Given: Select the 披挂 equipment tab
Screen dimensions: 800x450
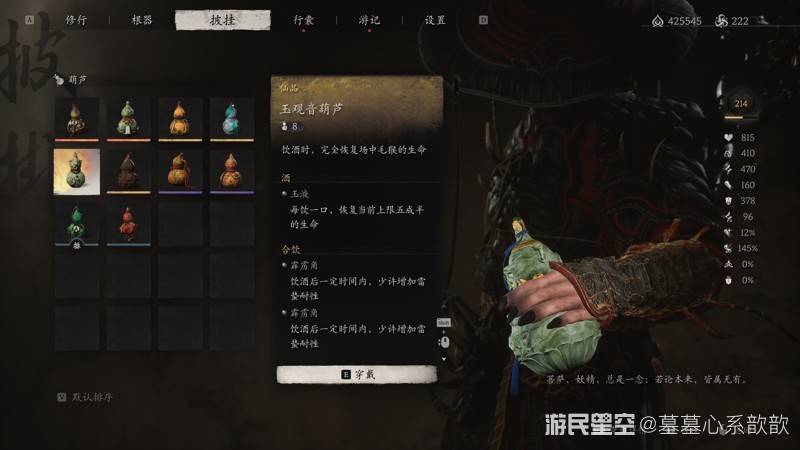Looking at the screenshot, I should 222,20.
